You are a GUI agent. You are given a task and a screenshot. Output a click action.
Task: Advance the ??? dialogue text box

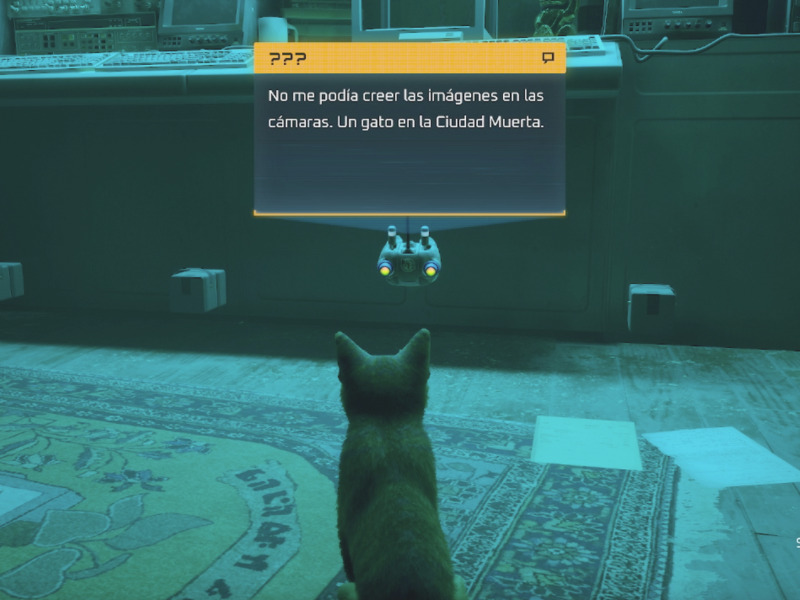tap(409, 142)
